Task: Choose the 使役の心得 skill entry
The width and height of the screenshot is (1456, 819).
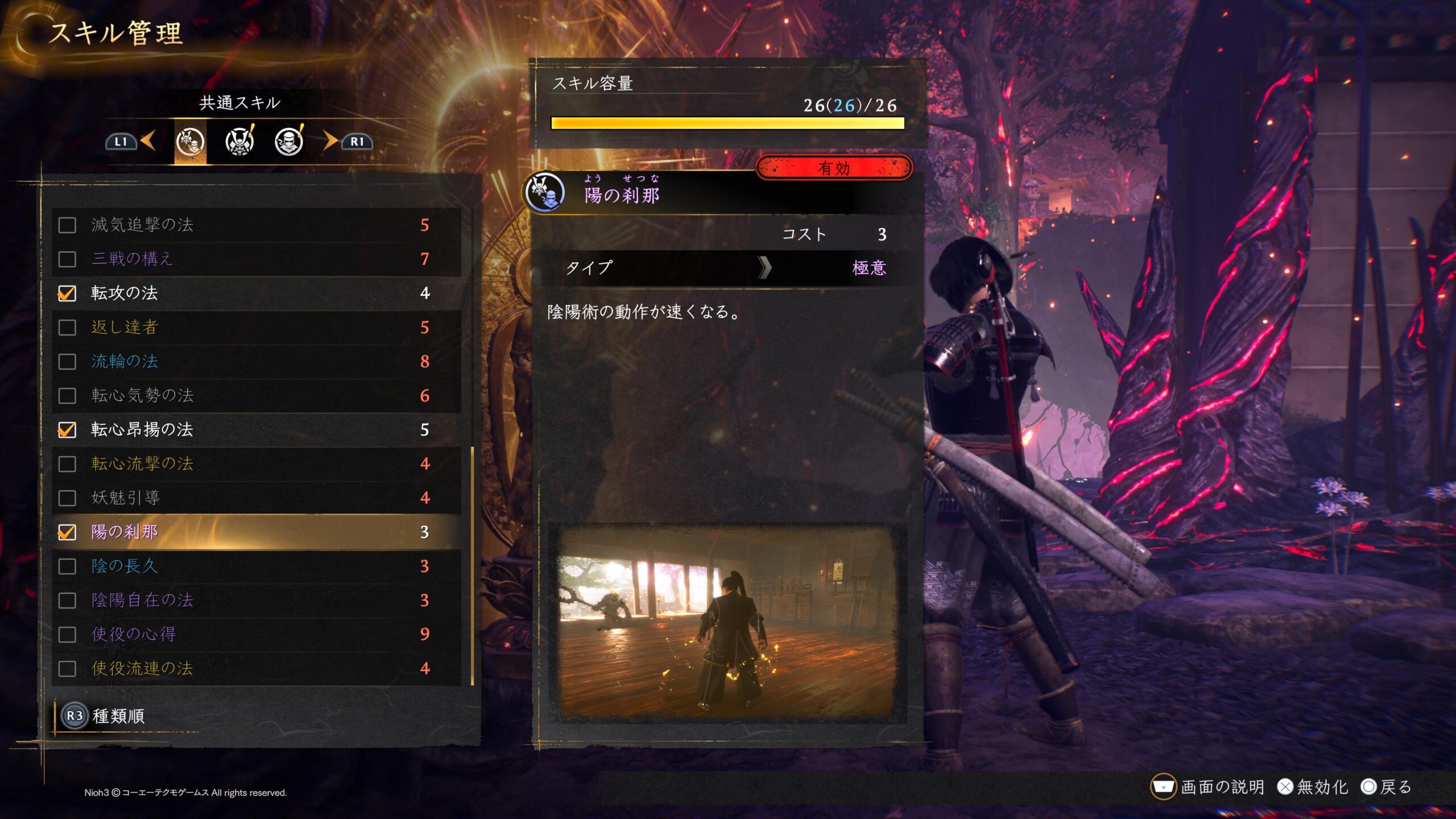Action: click(256, 634)
